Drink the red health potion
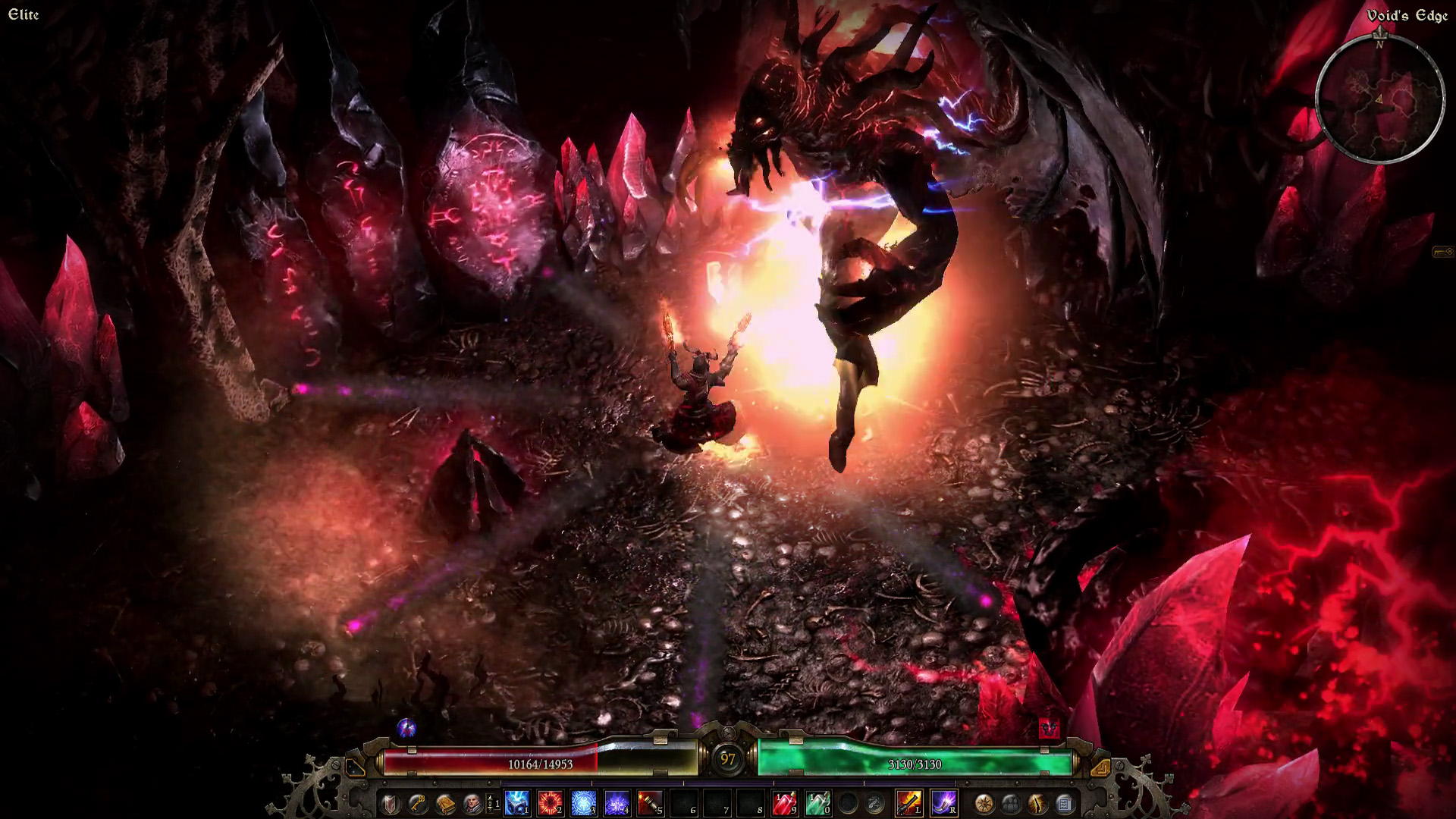This screenshot has height=819, width=1456. pos(784,803)
